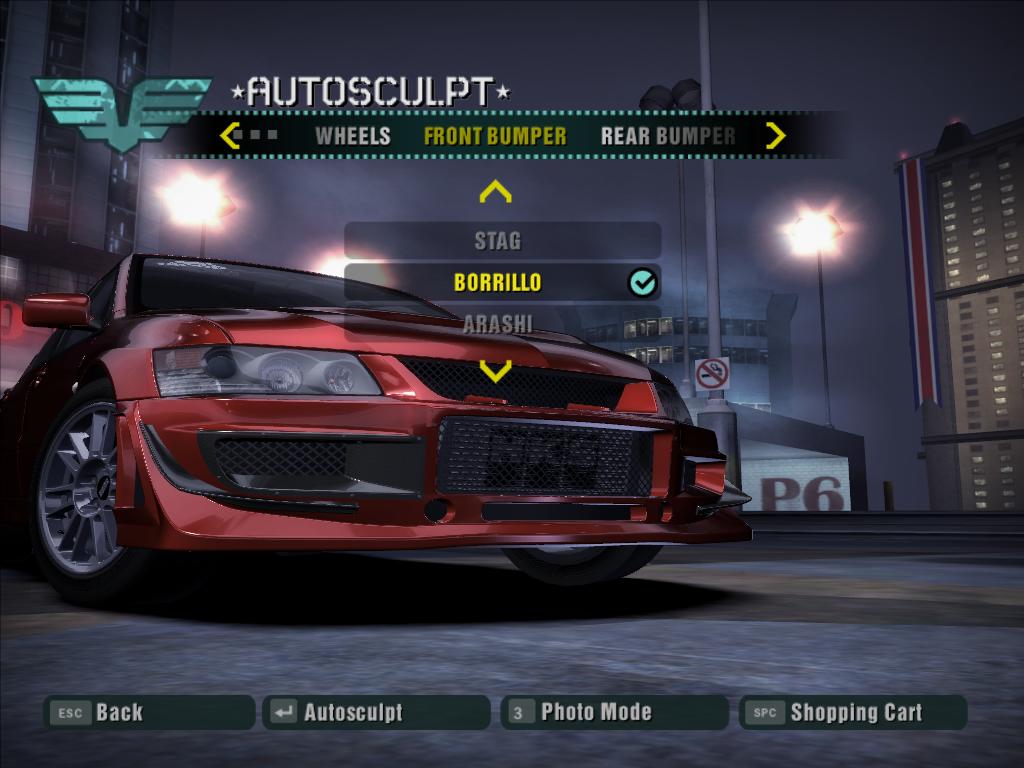The image size is (1024, 768).
Task: Click the right category arrow
Action: (775, 135)
